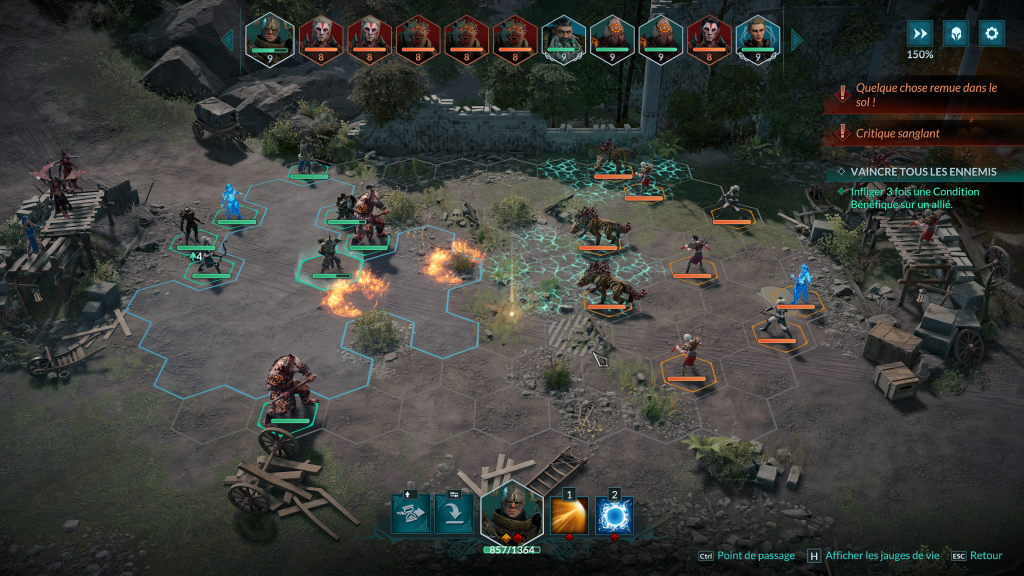
Task: Click the 'Vaincre tous les ennemis' objective header
Action: coord(922,172)
